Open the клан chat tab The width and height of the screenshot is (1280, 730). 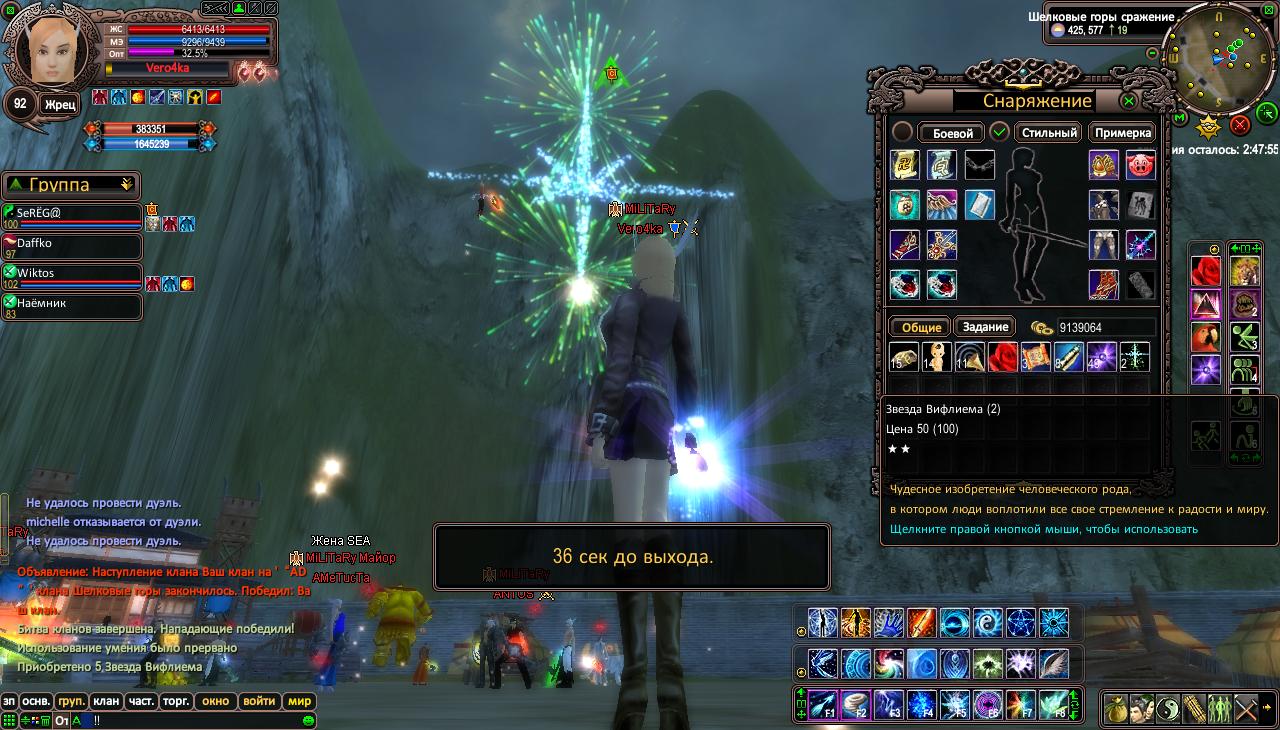click(108, 701)
